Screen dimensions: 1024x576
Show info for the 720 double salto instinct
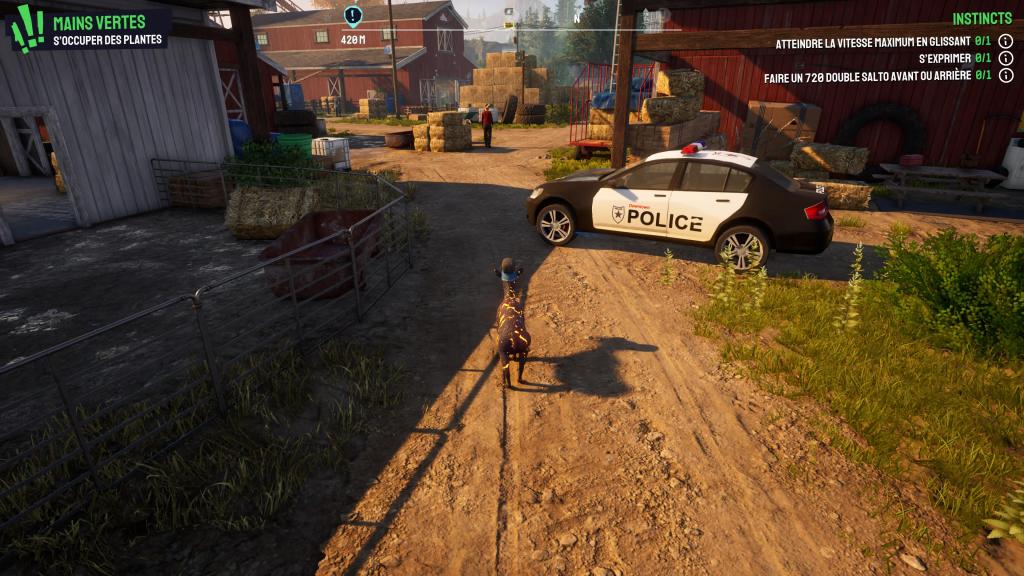[1005, 75]
